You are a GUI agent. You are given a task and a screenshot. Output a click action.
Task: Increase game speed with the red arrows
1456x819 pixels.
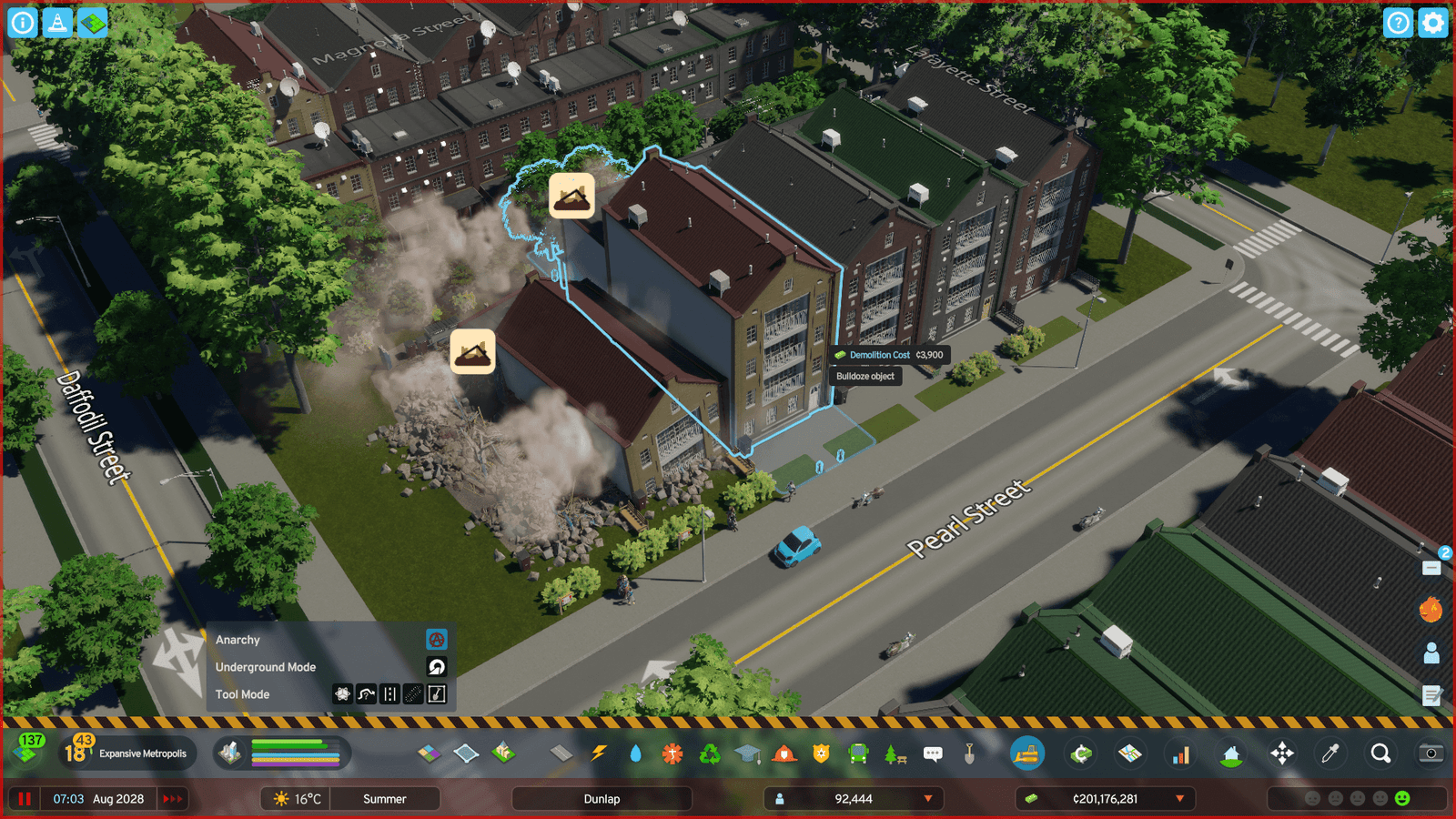[x=172, y=799]
